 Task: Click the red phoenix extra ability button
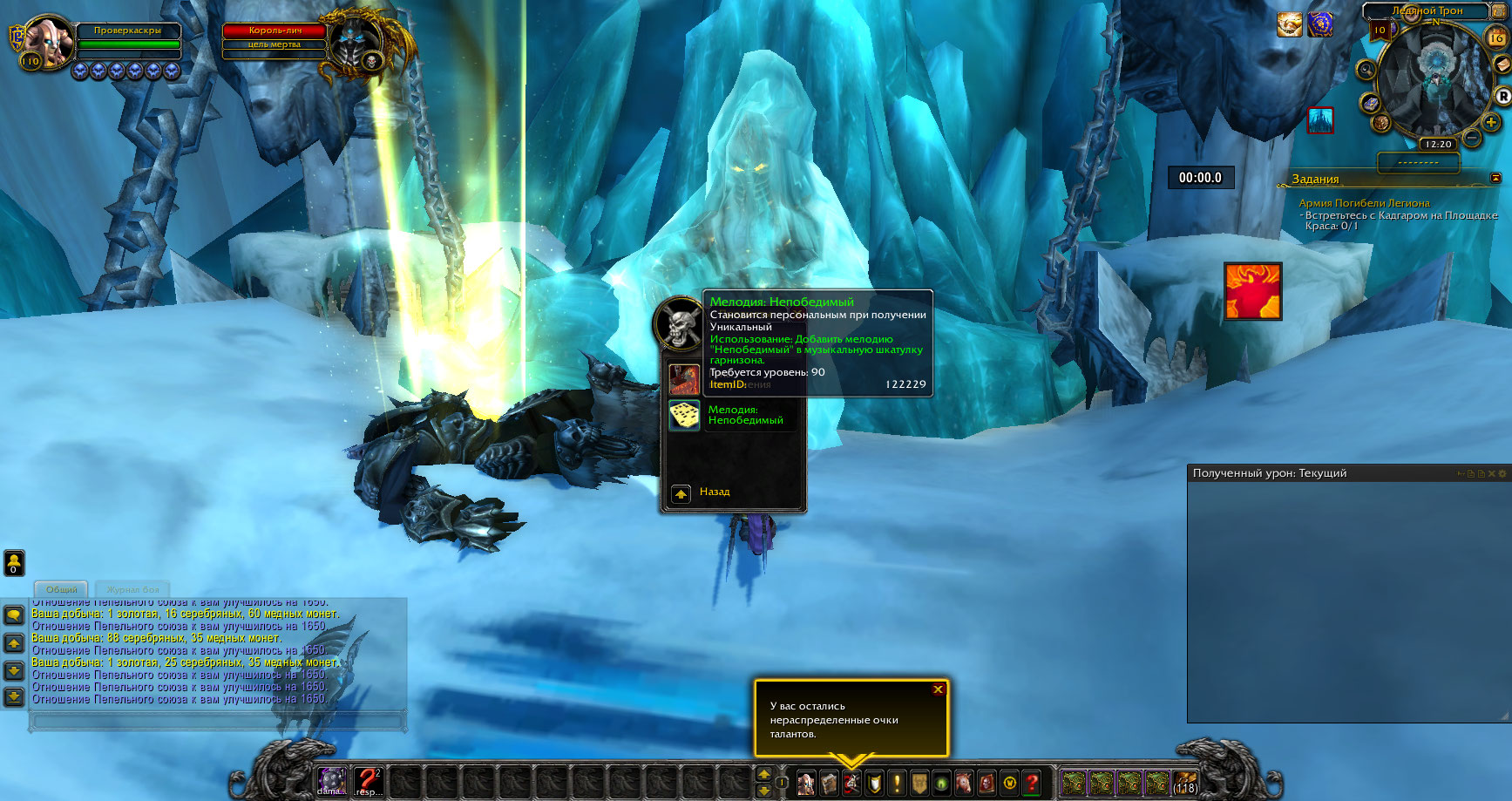1252,291
